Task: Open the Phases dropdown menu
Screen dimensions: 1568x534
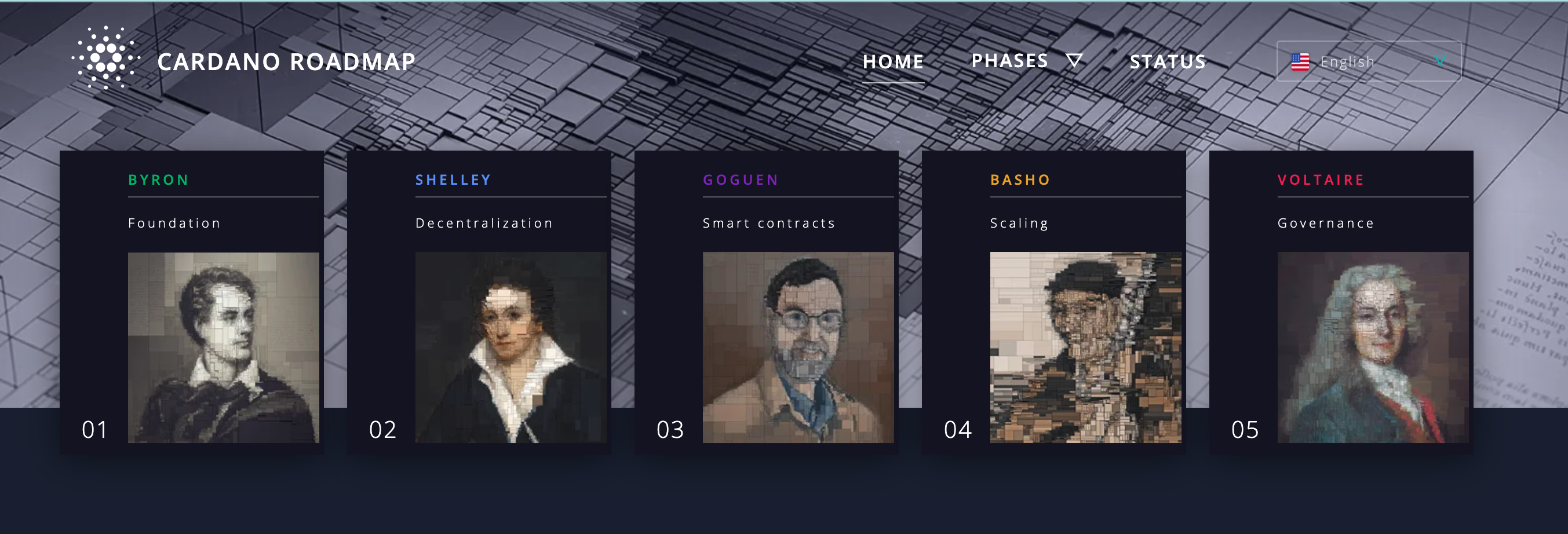Action: tap(1026, 61)
